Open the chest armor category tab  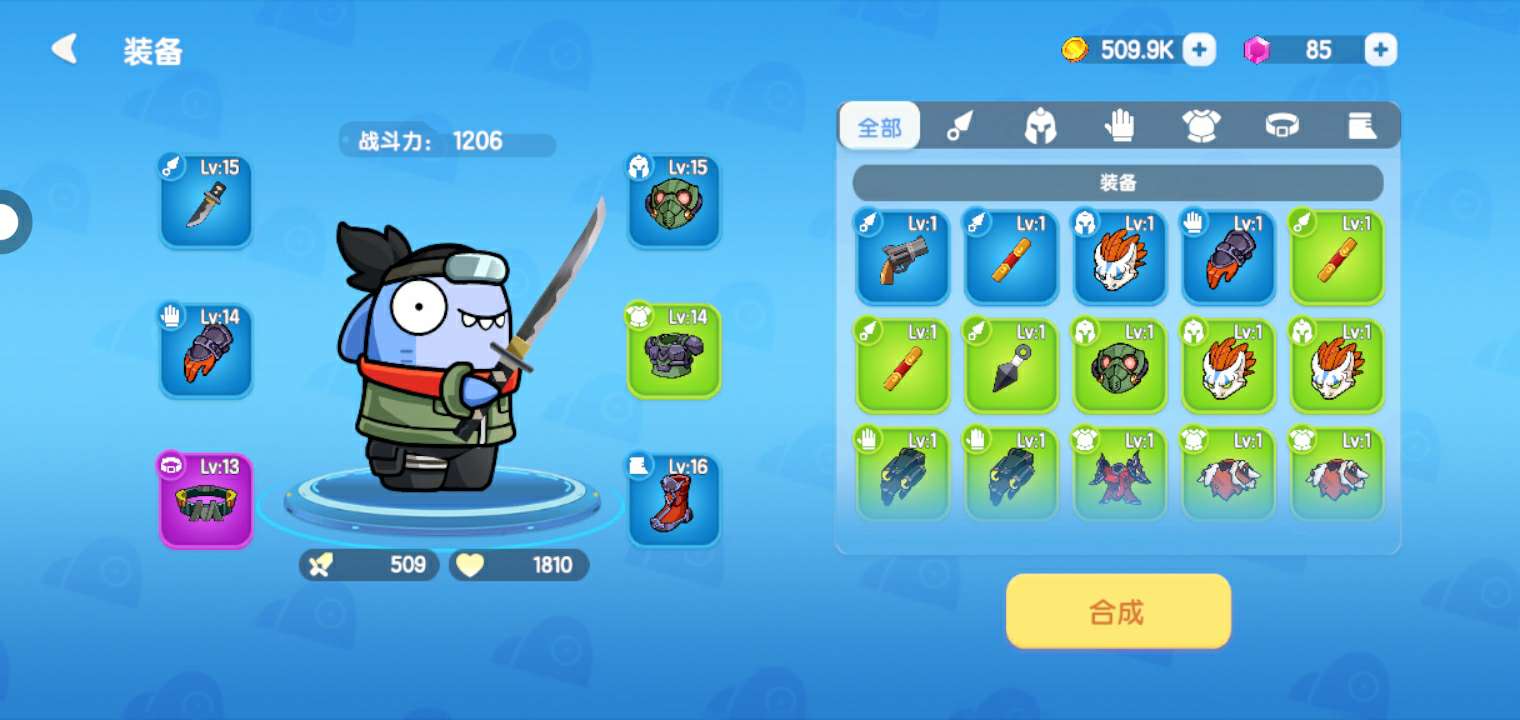click(1201, 126)
